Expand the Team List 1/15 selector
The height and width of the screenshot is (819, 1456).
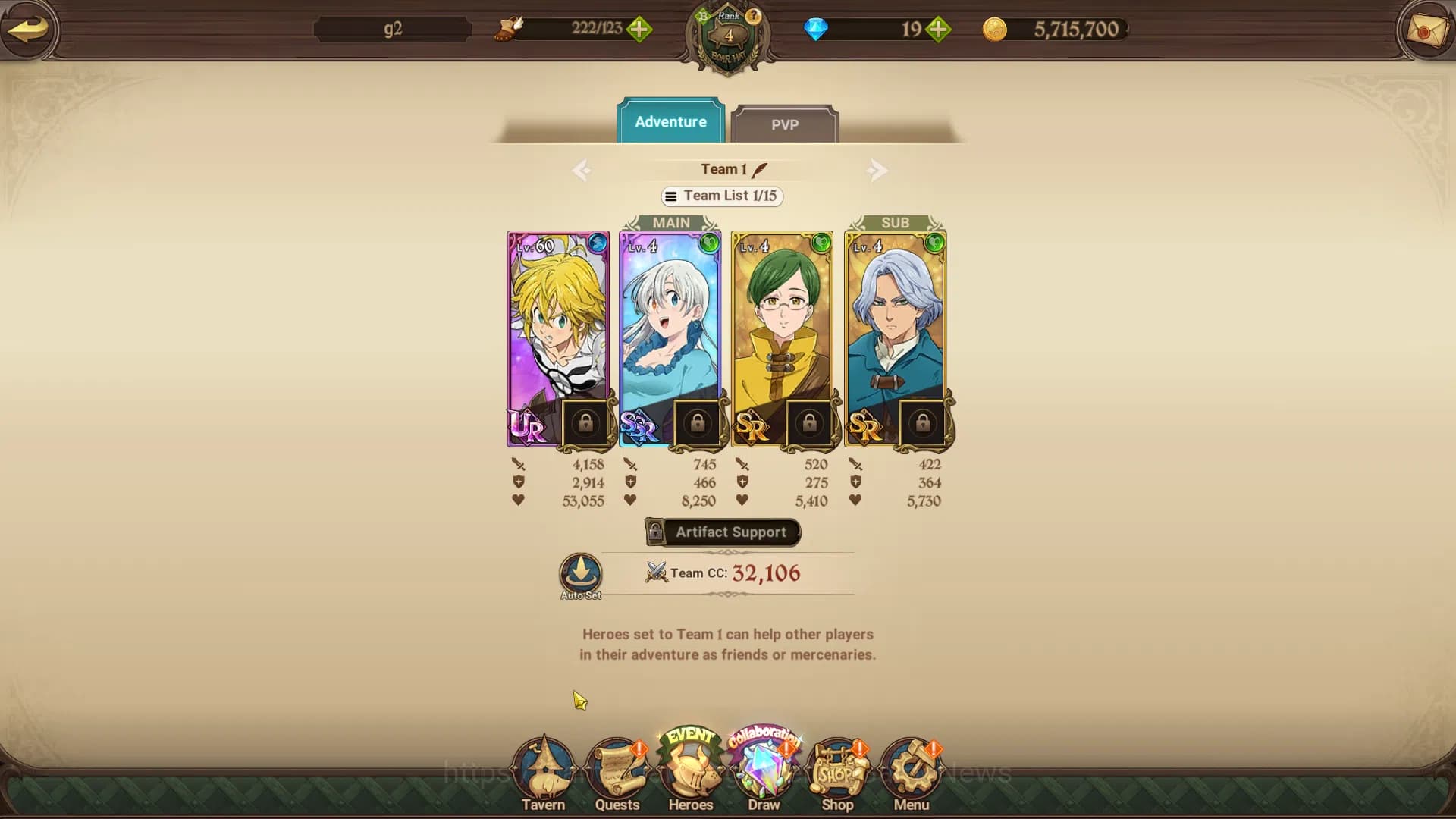click(x=721, y=196)
